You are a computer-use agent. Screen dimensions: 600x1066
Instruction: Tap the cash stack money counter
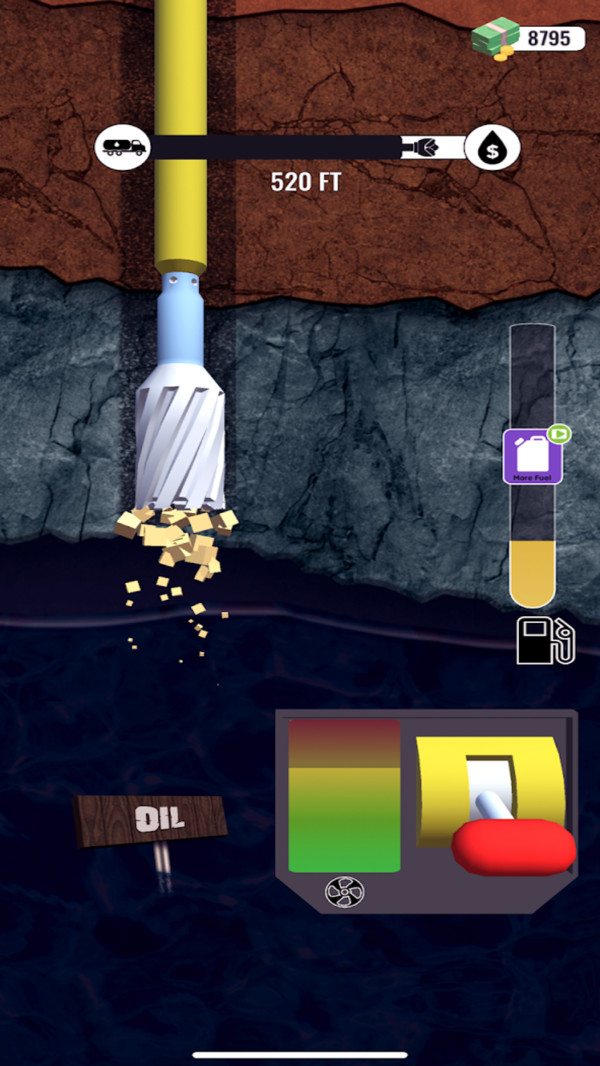tap(528, 38)
